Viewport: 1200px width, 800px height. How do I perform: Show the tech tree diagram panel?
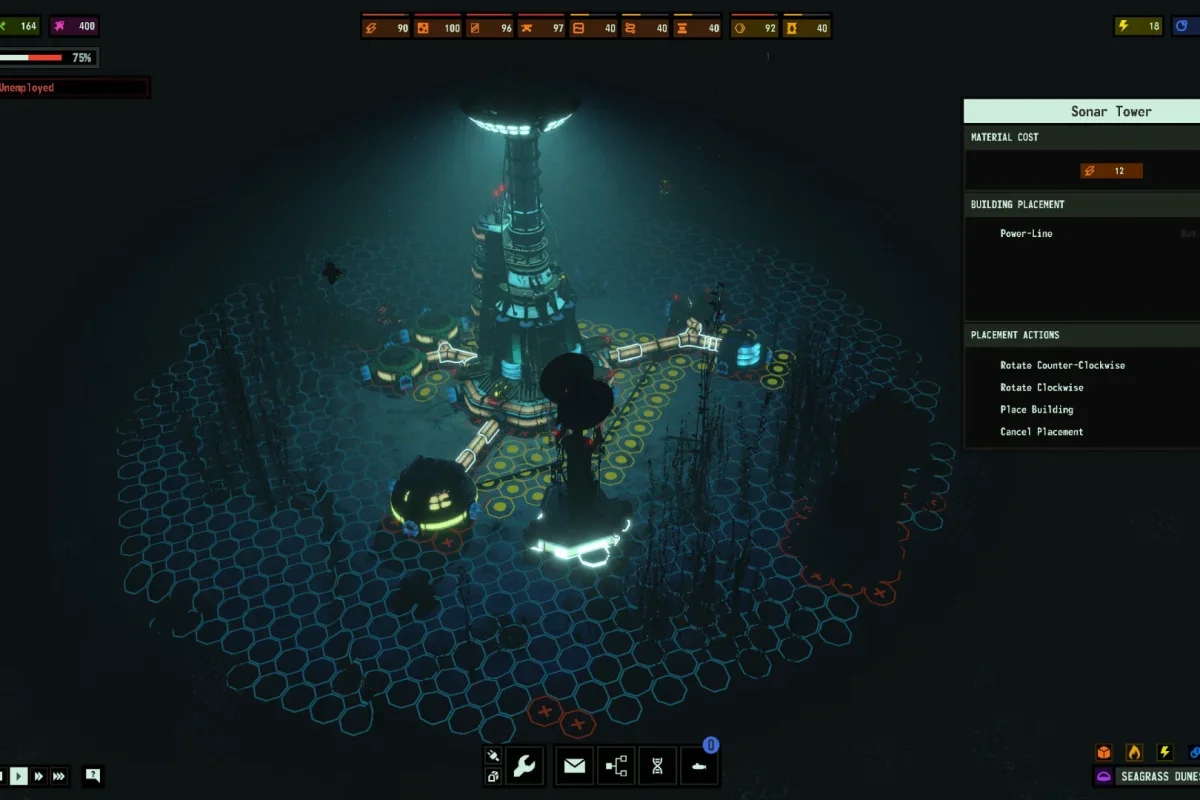(x=616, y=767)
